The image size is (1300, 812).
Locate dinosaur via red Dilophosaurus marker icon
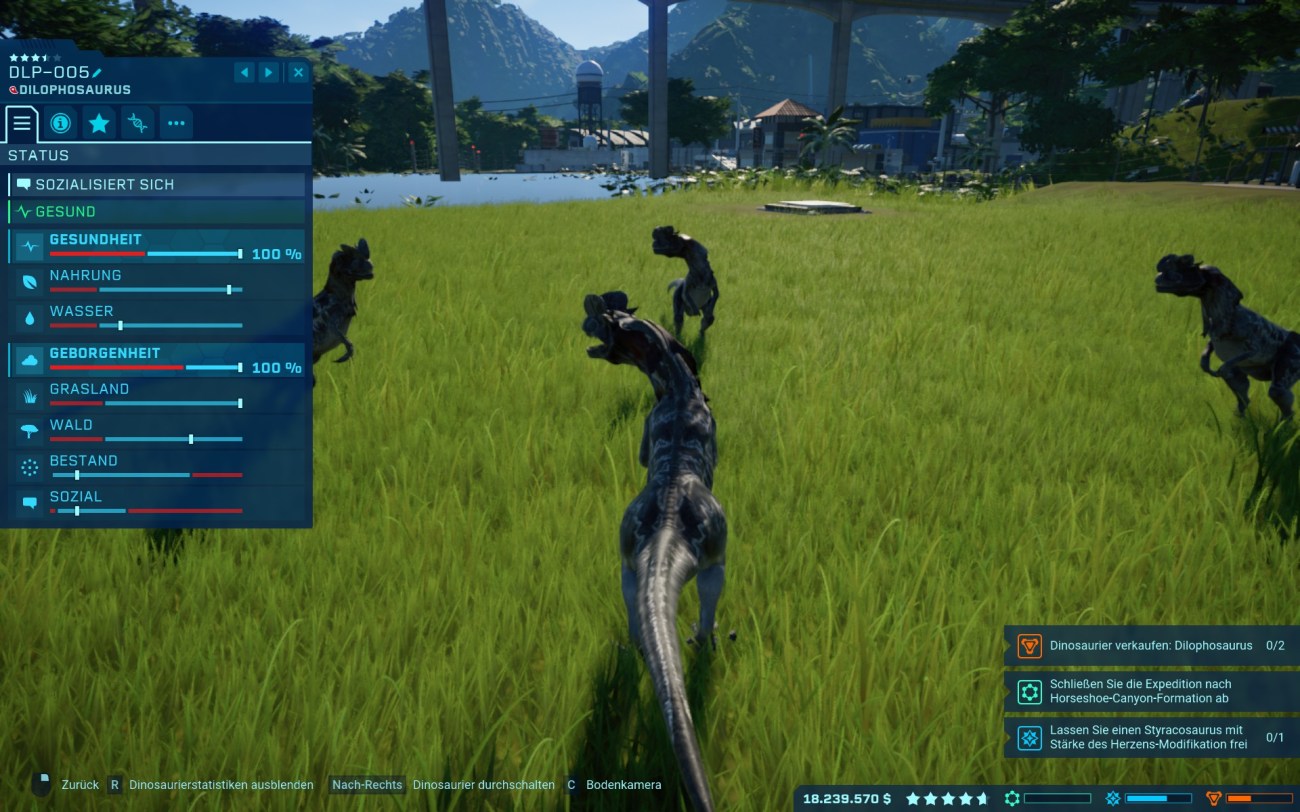[x=13, y=90]
